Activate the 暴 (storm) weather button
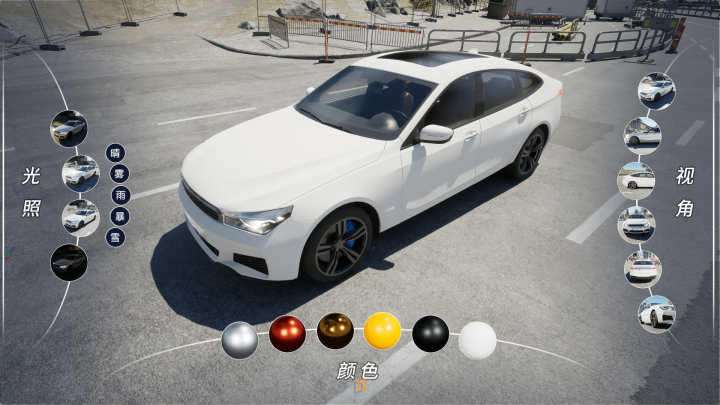Image resolution: width=720 pixels, height=405 pixels. pos(120,216)
